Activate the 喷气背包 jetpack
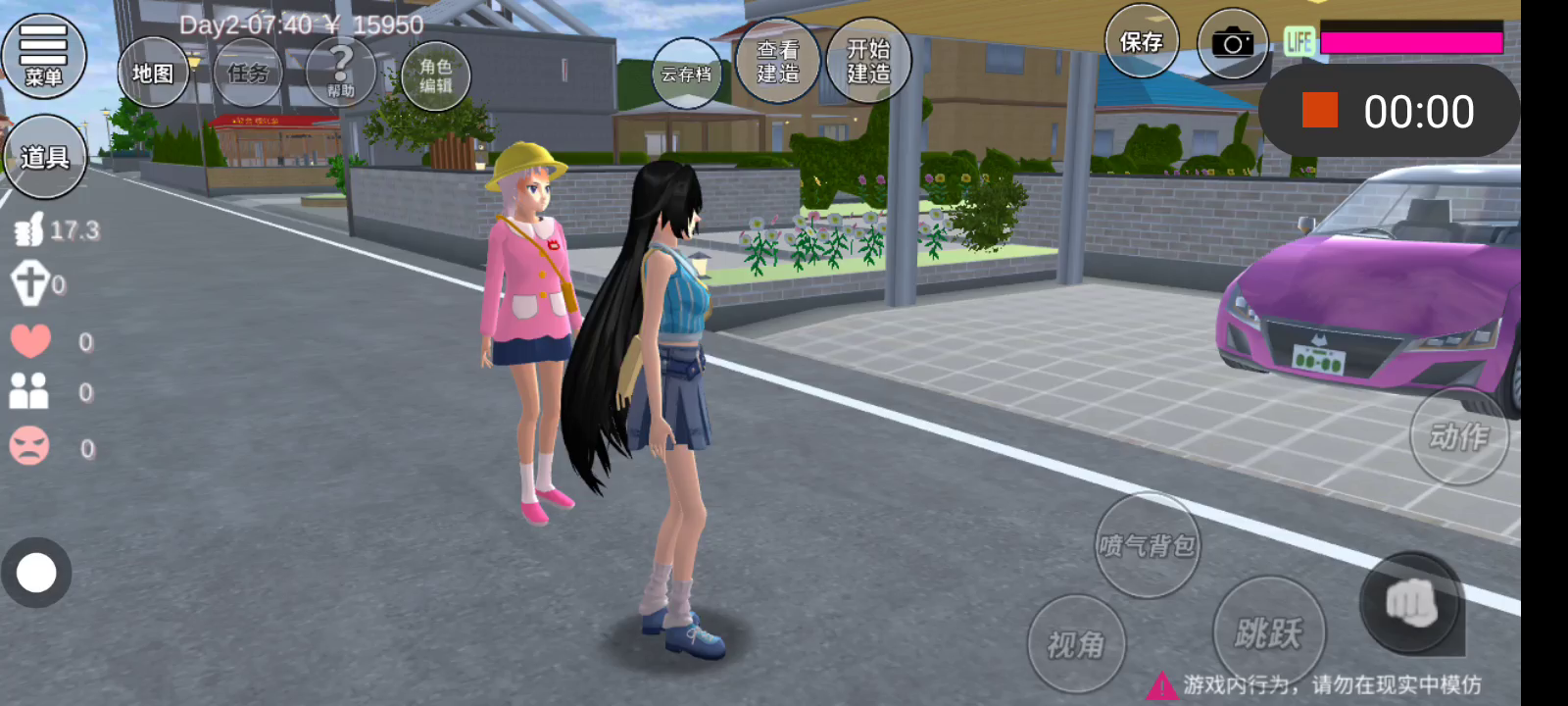 click(1147, 545)
